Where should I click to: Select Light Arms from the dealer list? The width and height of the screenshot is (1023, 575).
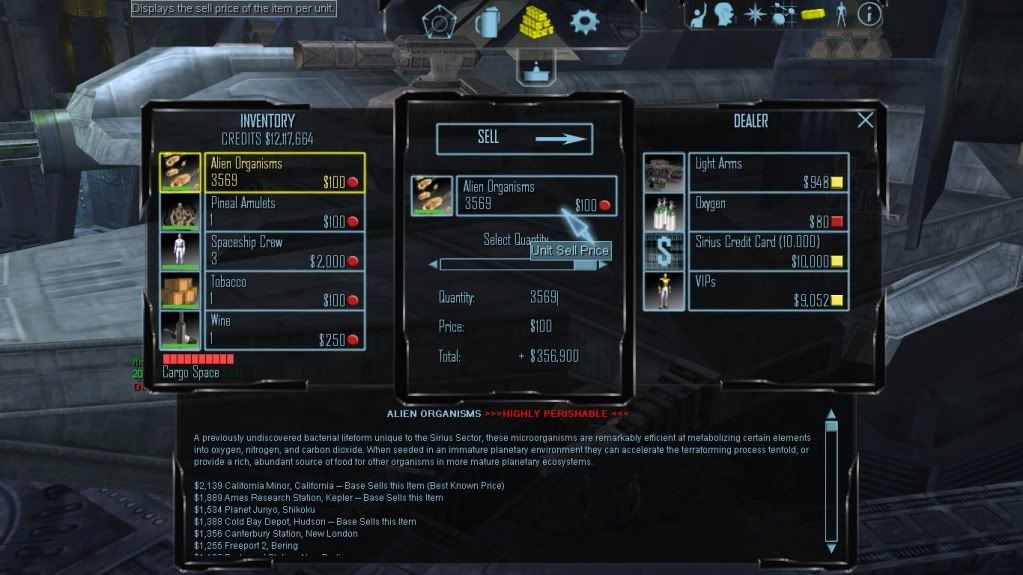click(x=767, y=172)
